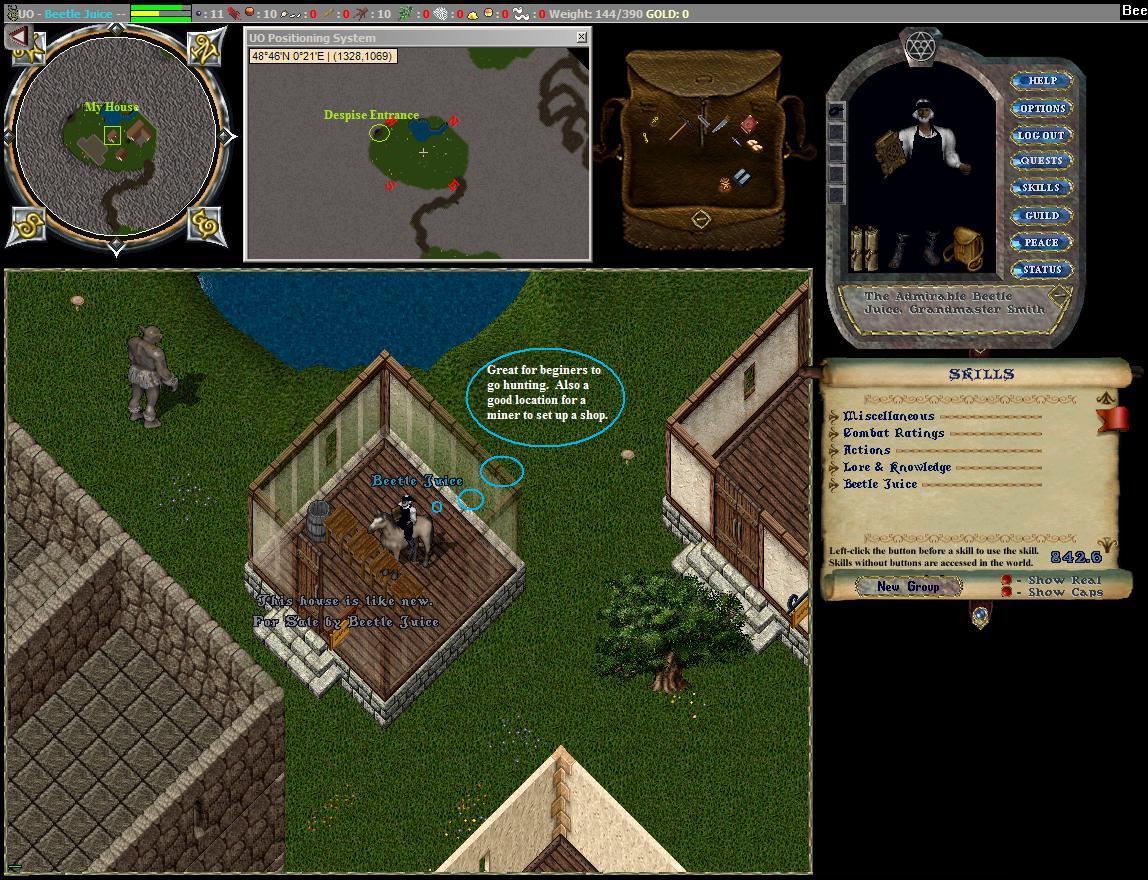Open Skills from the paperdoll
The image size is (1148, 880).
(1041, 188)
